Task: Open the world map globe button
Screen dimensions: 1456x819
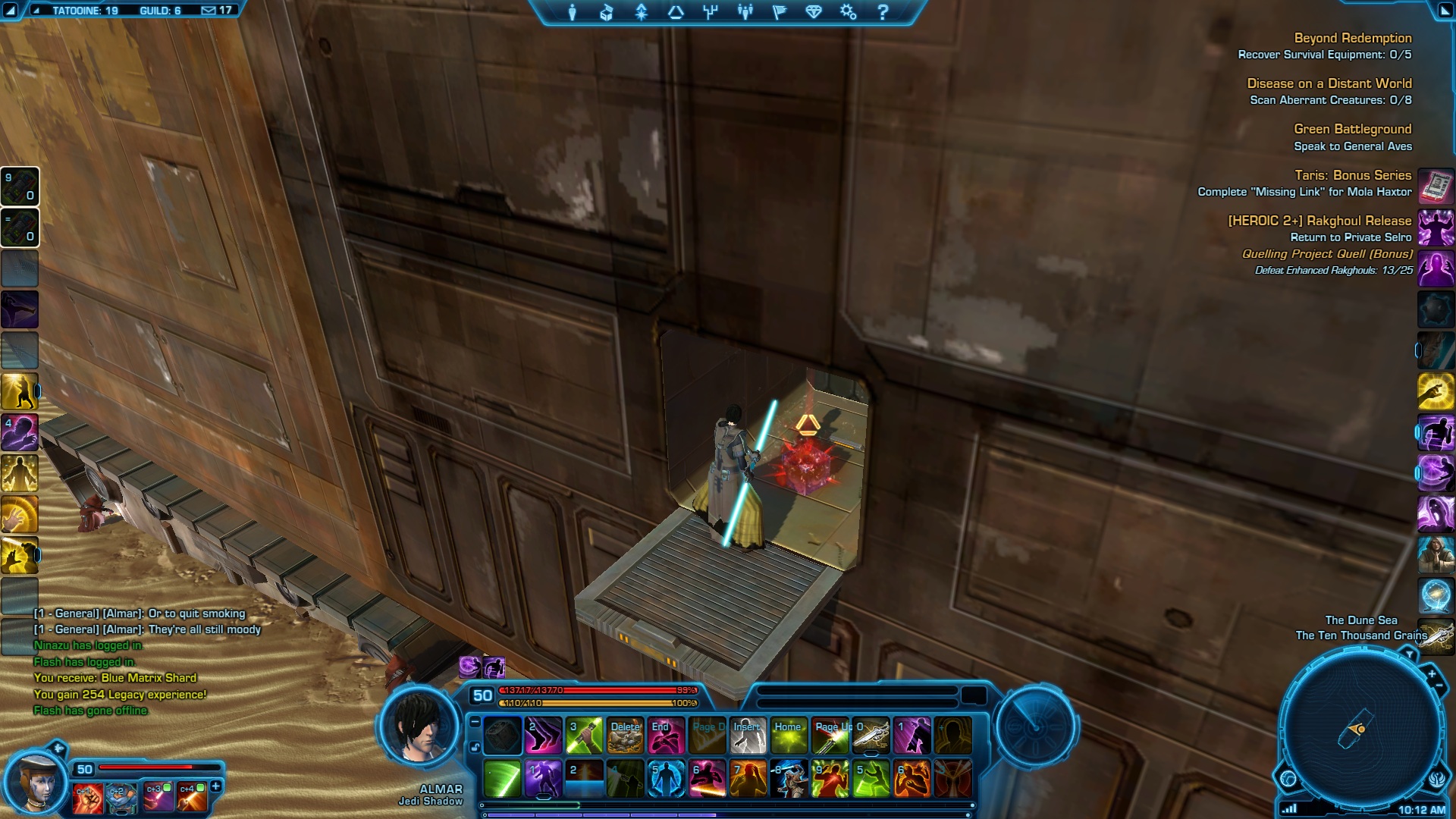Action: tap(1288, 778)
